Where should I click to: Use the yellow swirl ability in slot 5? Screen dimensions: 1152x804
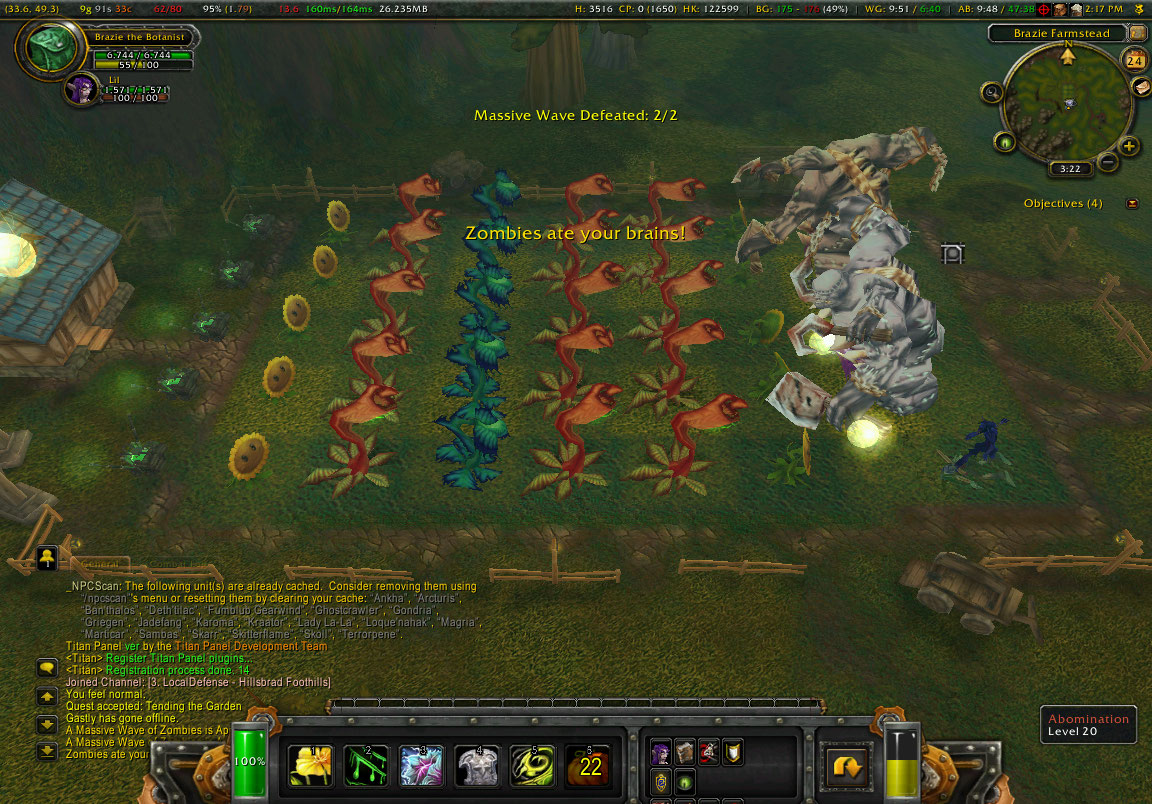click(531, 766)
